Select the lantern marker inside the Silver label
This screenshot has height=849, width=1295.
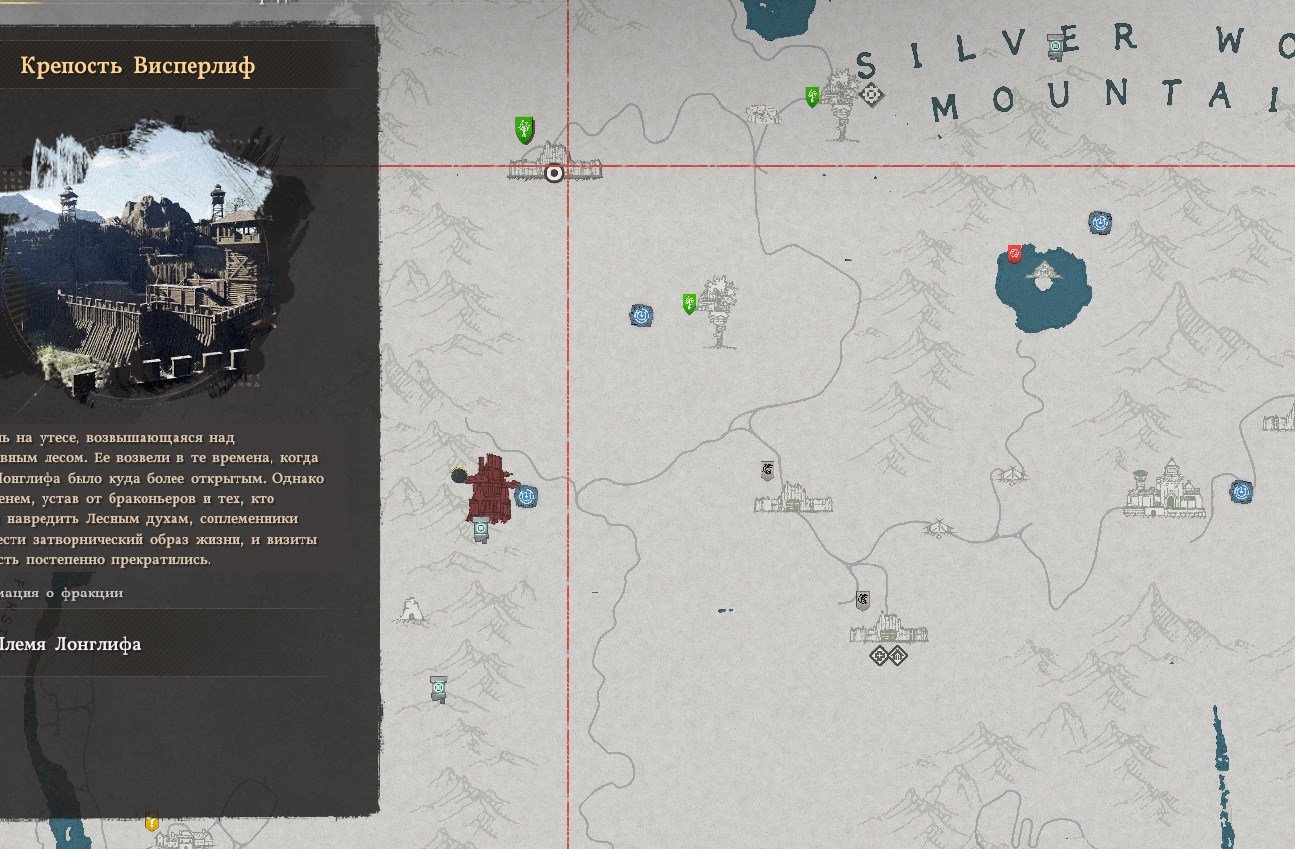click(1054, 46)
